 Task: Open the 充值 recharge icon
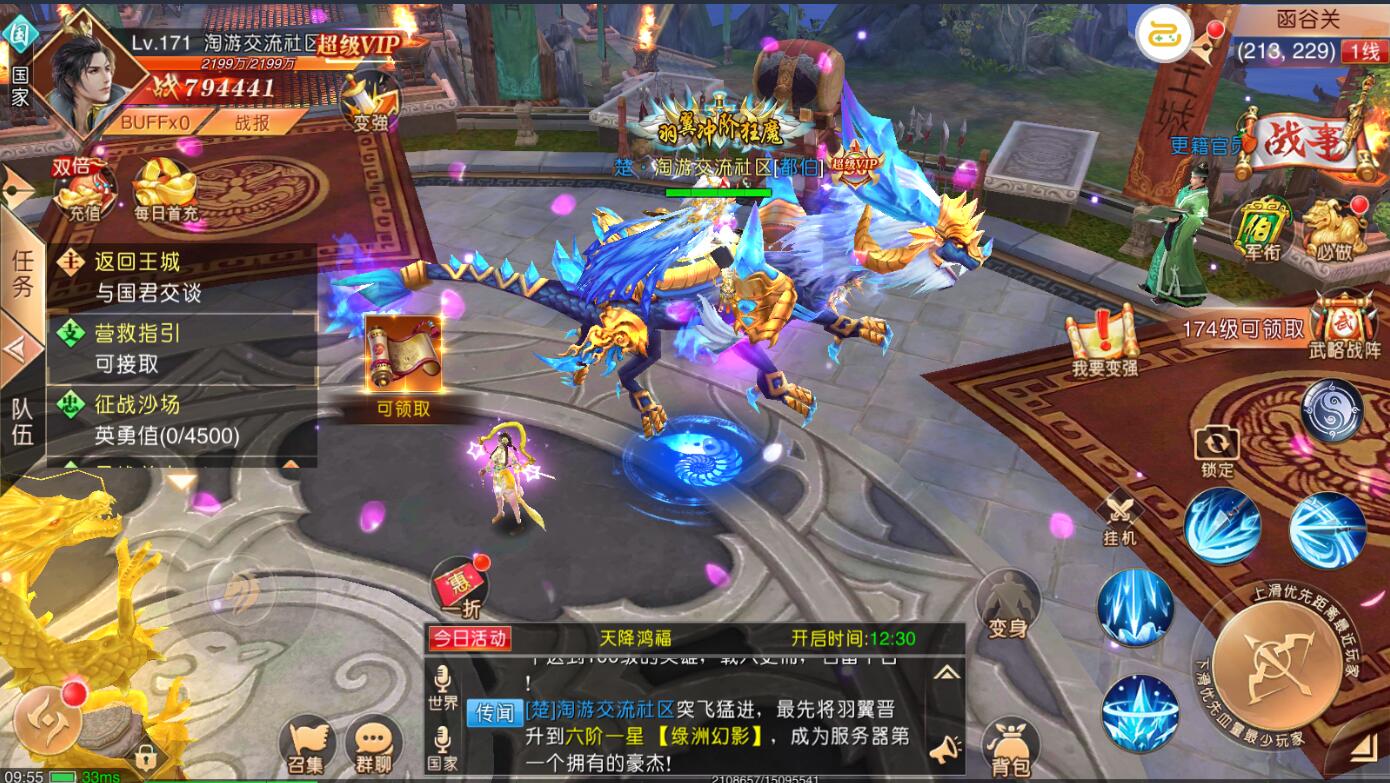coord(84,190)
